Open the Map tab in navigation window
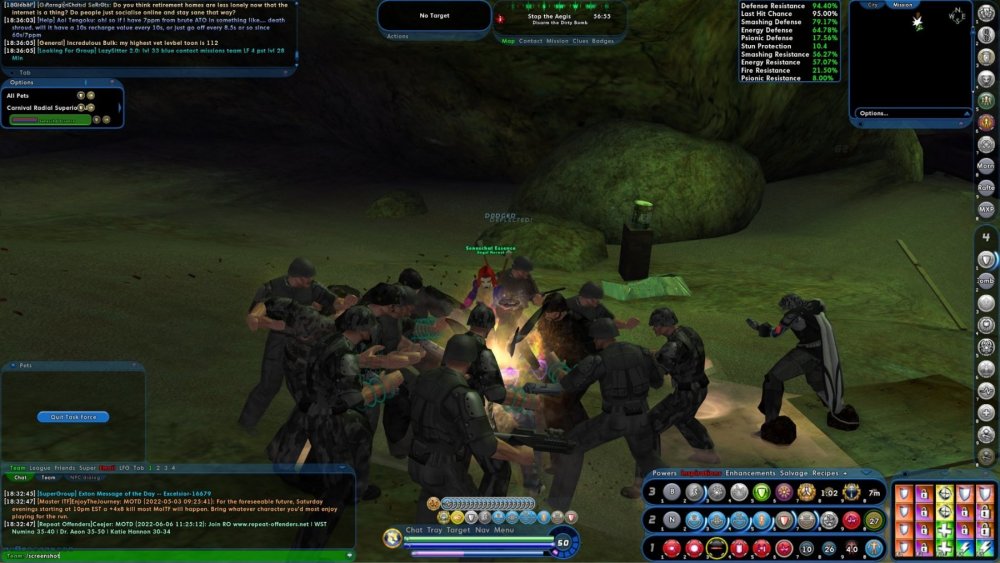 [x=508, y=41]
